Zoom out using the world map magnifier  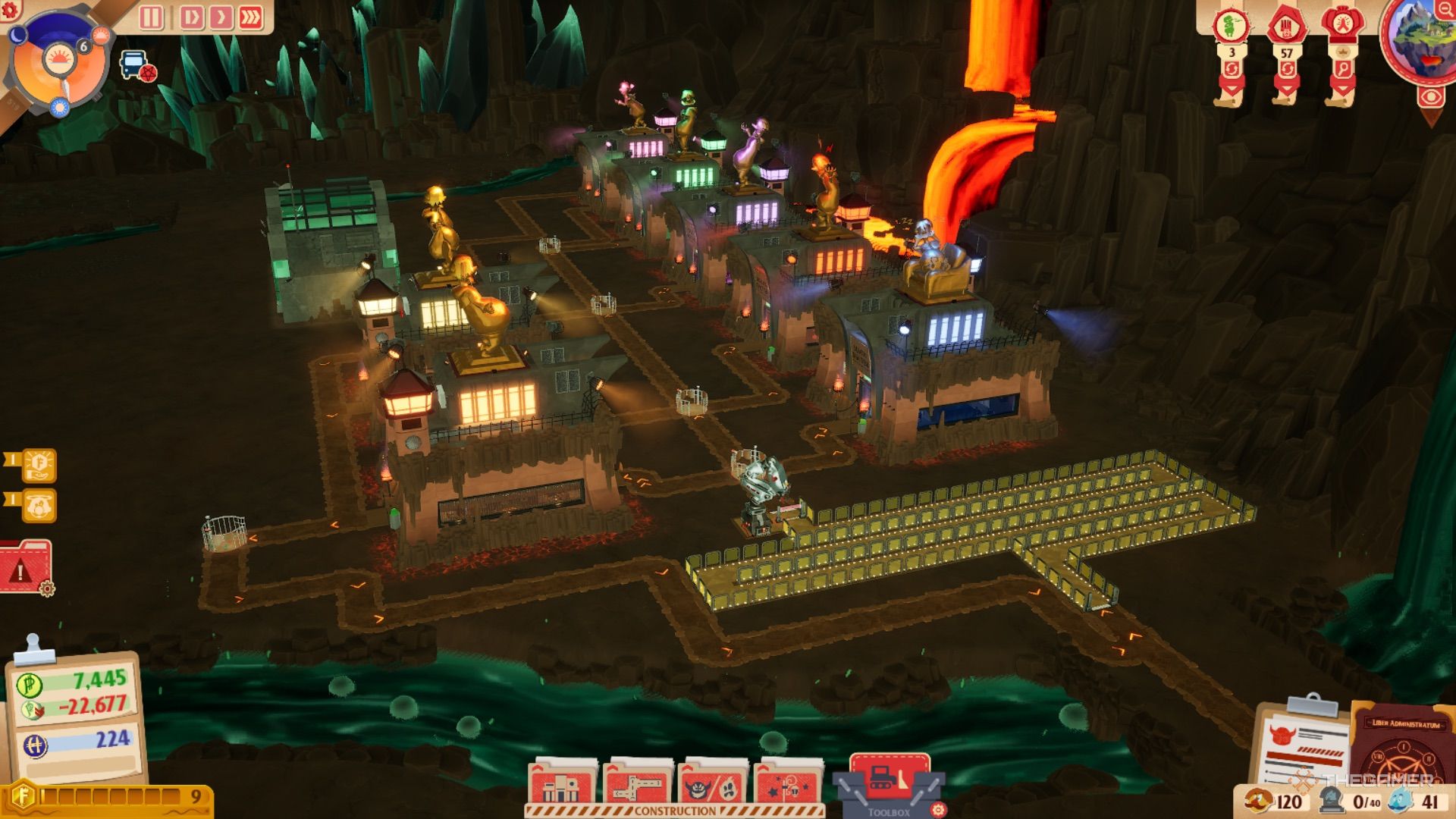(1444, 9)
